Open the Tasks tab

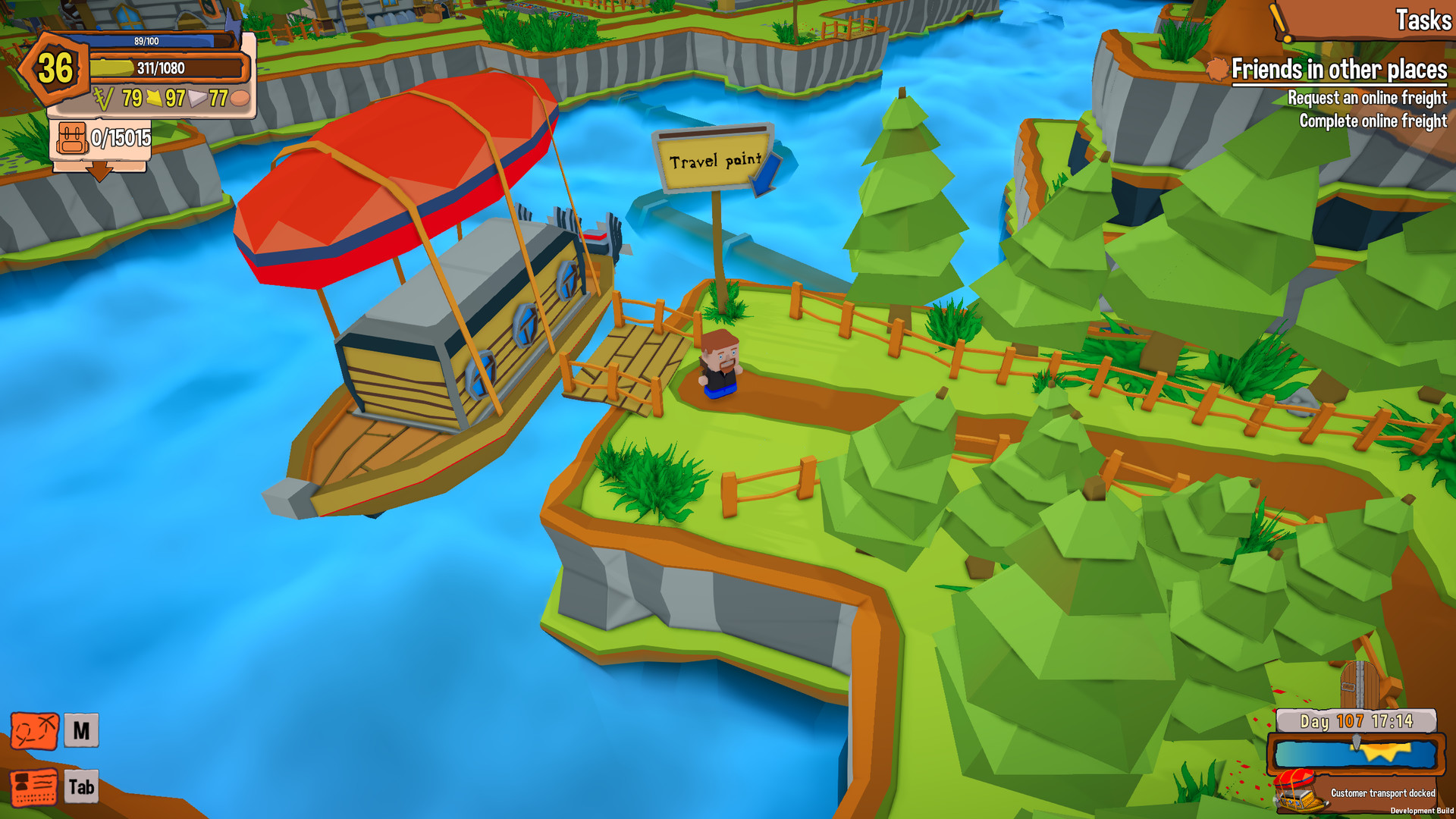click(x=1423, y=20)
